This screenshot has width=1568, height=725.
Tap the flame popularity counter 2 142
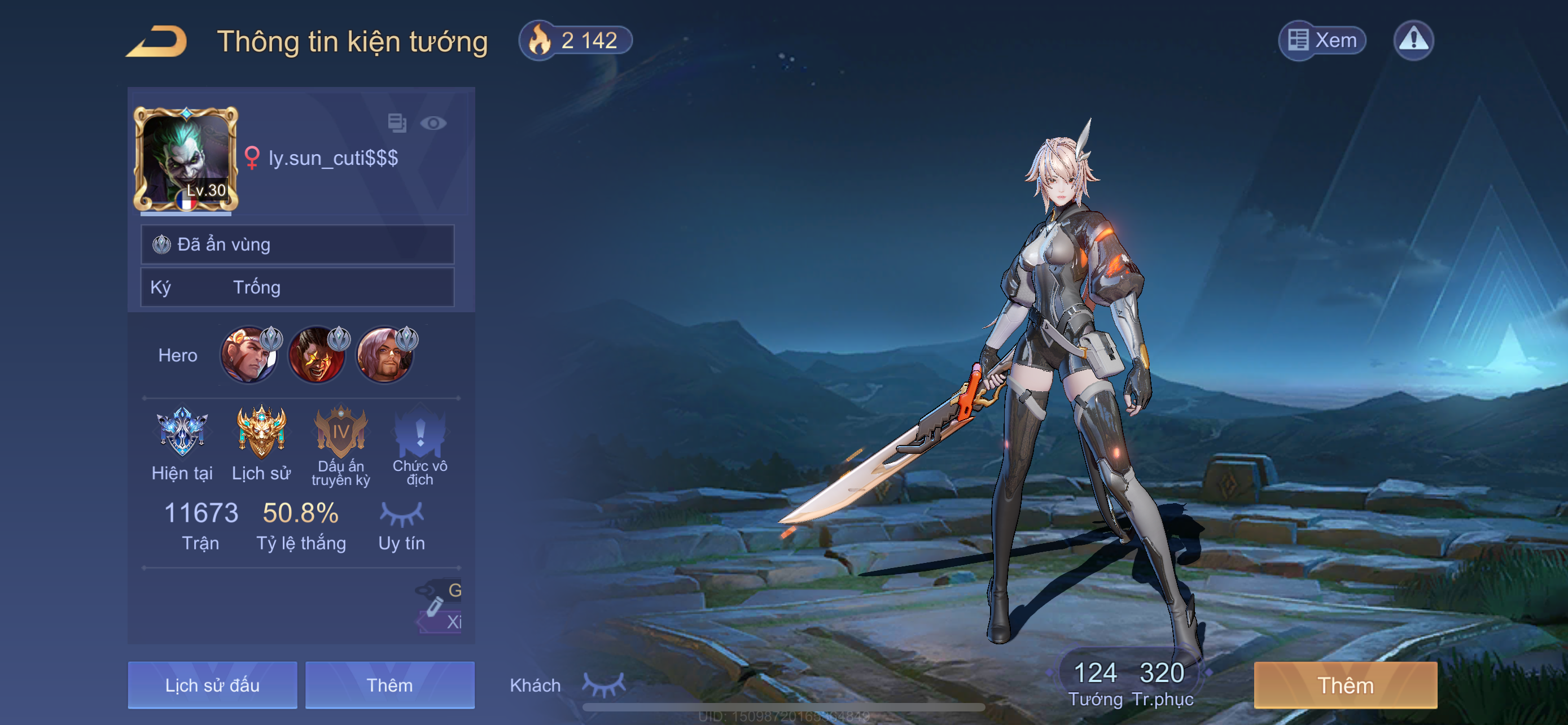click(x=575, y=41)
